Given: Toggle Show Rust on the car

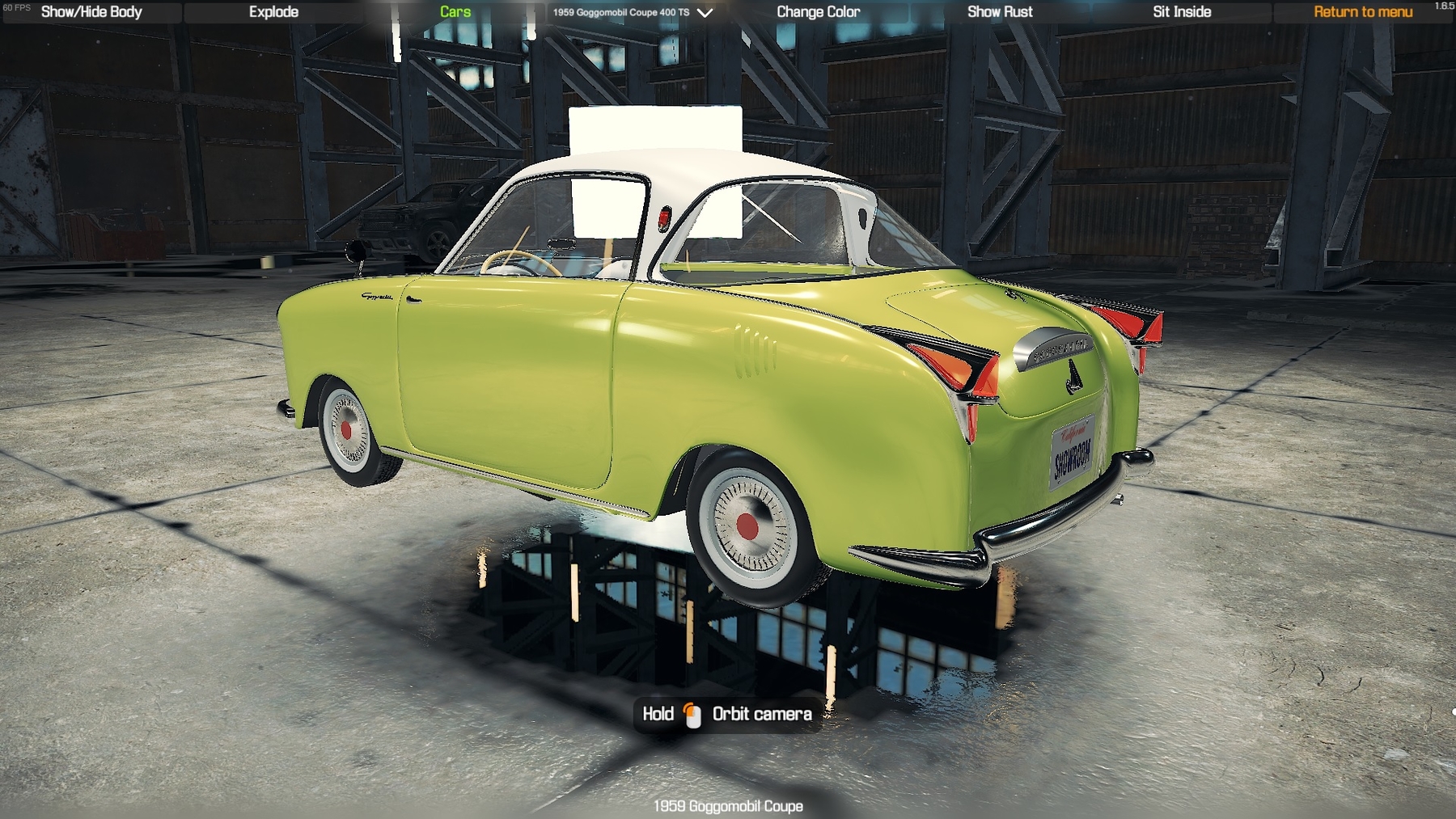Looking at the screenshot, I should (1000, 12).
